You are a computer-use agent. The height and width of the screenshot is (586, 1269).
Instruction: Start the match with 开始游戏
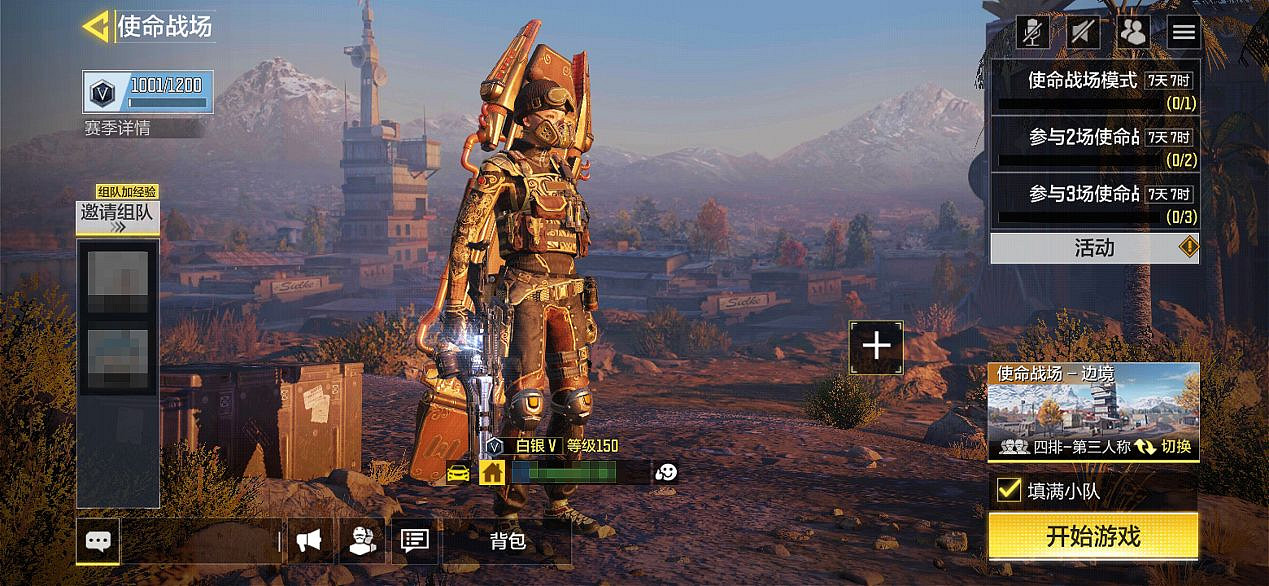[x=1093, y=536]
